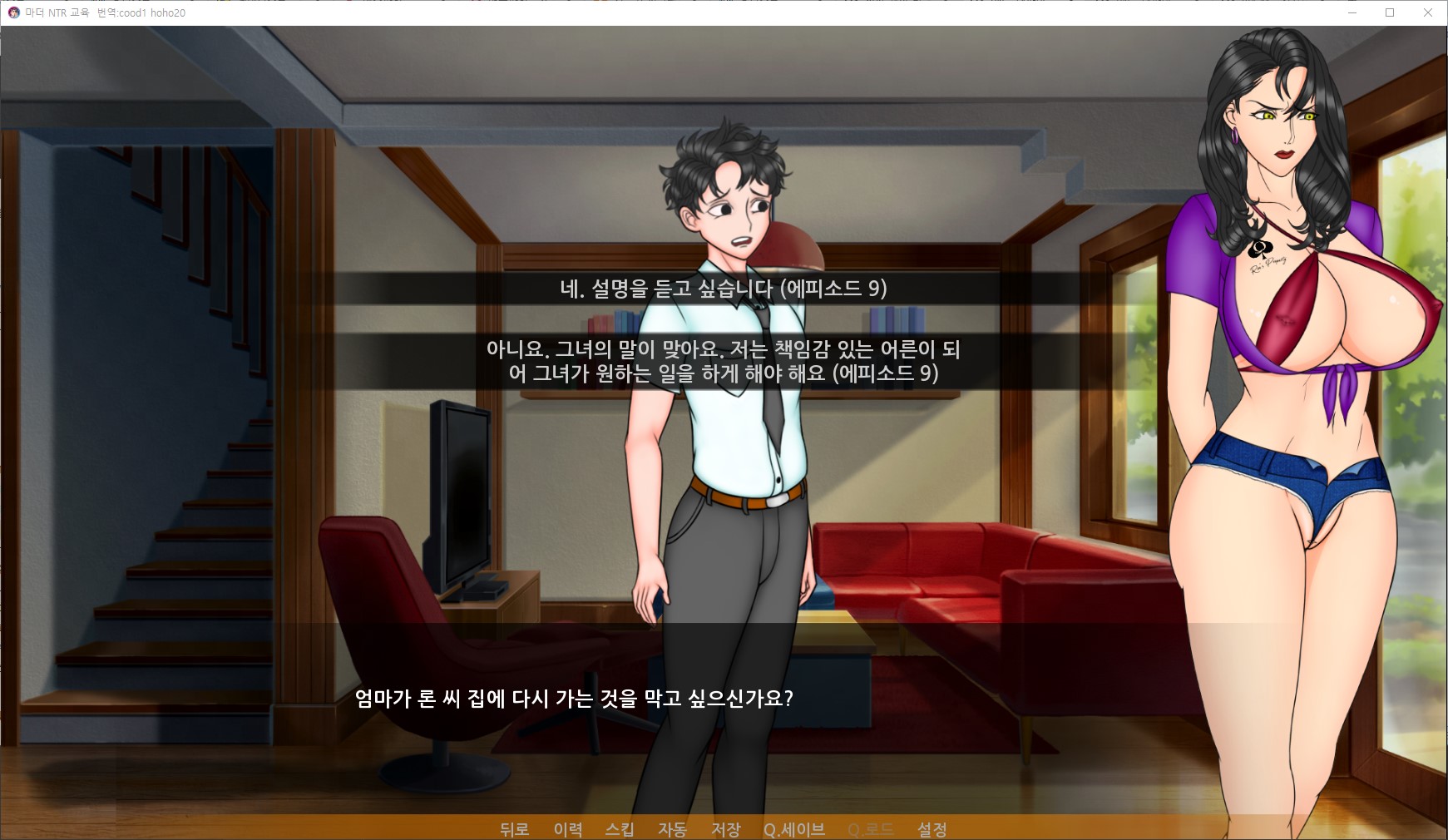Viewport: 1448px width, 840px height.
Task: Minimize the game window
Action: pyautogui.click(x=1352, y=12)
